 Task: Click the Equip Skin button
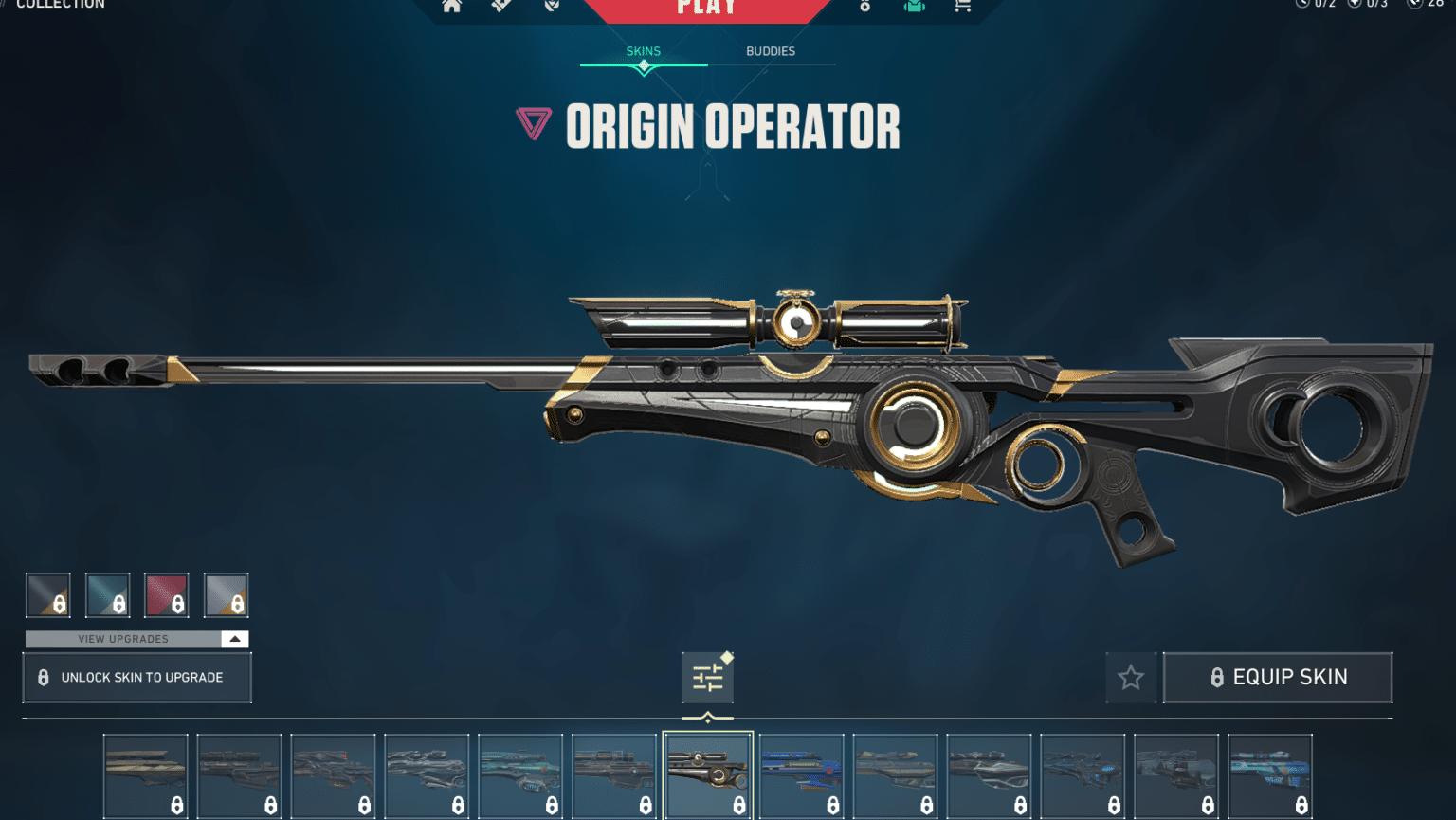[x=1278, y=677]
